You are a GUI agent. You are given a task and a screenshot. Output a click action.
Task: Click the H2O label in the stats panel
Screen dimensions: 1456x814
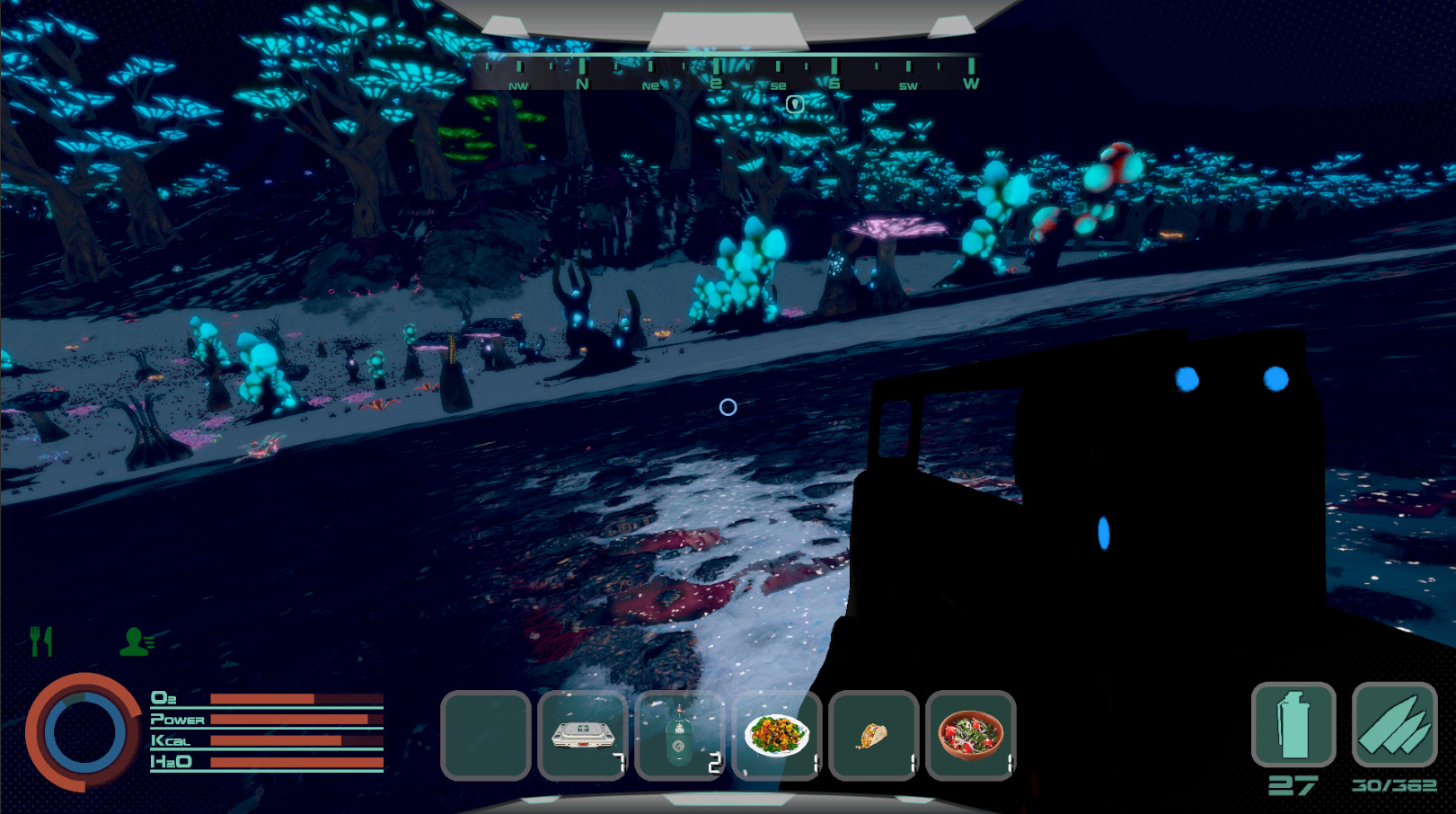(x=170, y=763)
